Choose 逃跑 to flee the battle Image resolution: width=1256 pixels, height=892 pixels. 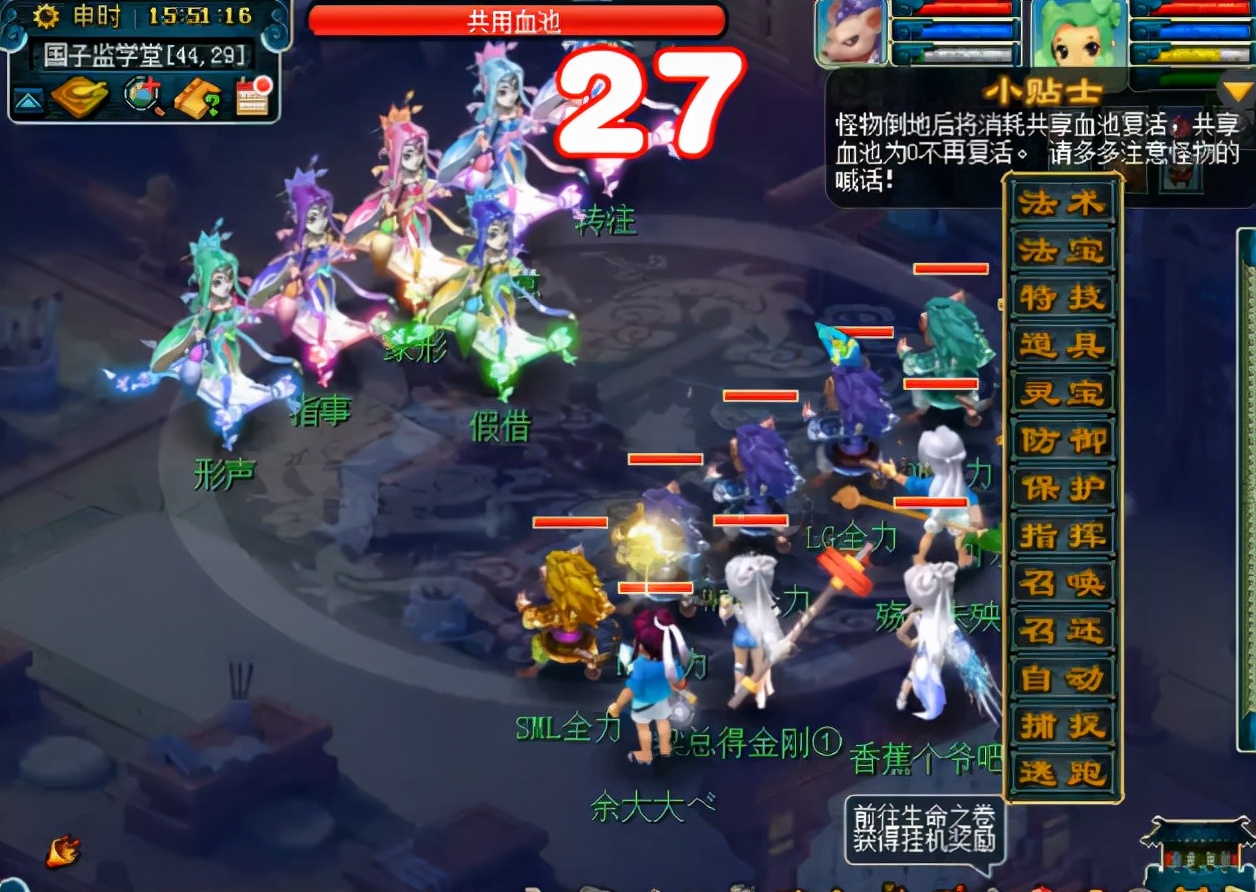[x=1062, y=773]
